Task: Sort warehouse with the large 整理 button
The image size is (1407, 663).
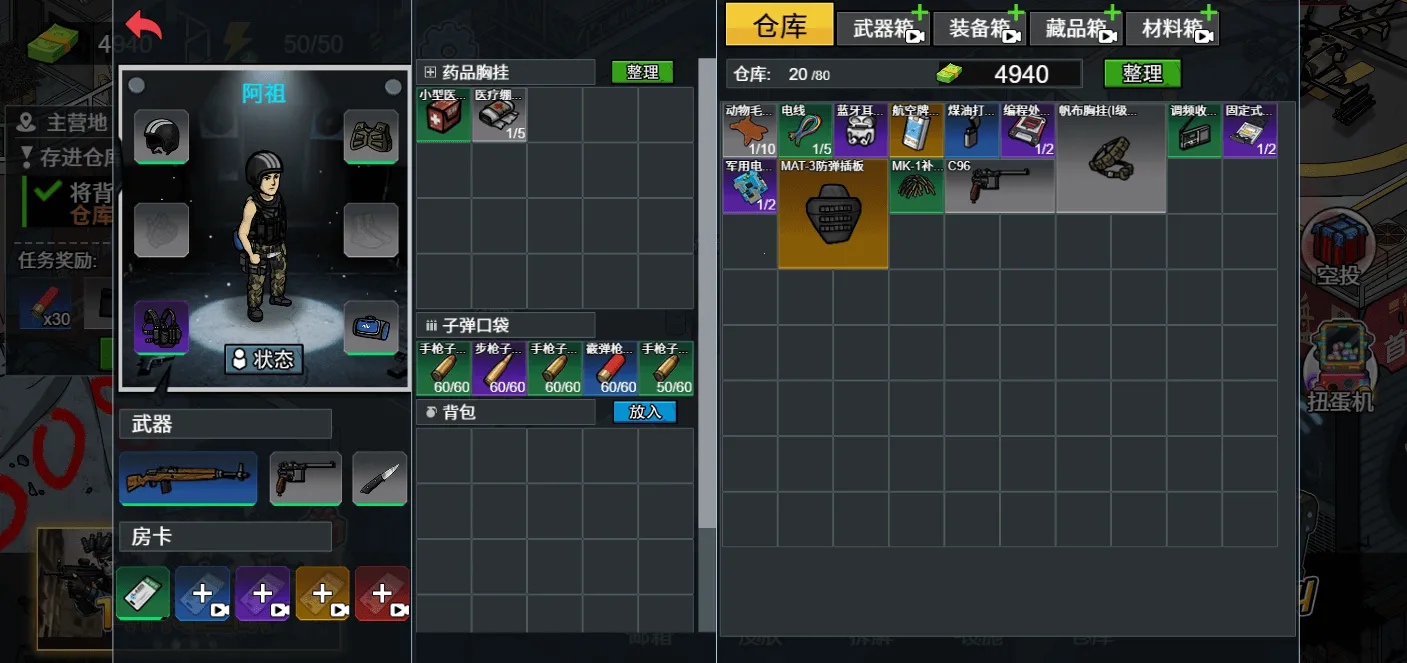Action: point(1142,73)
